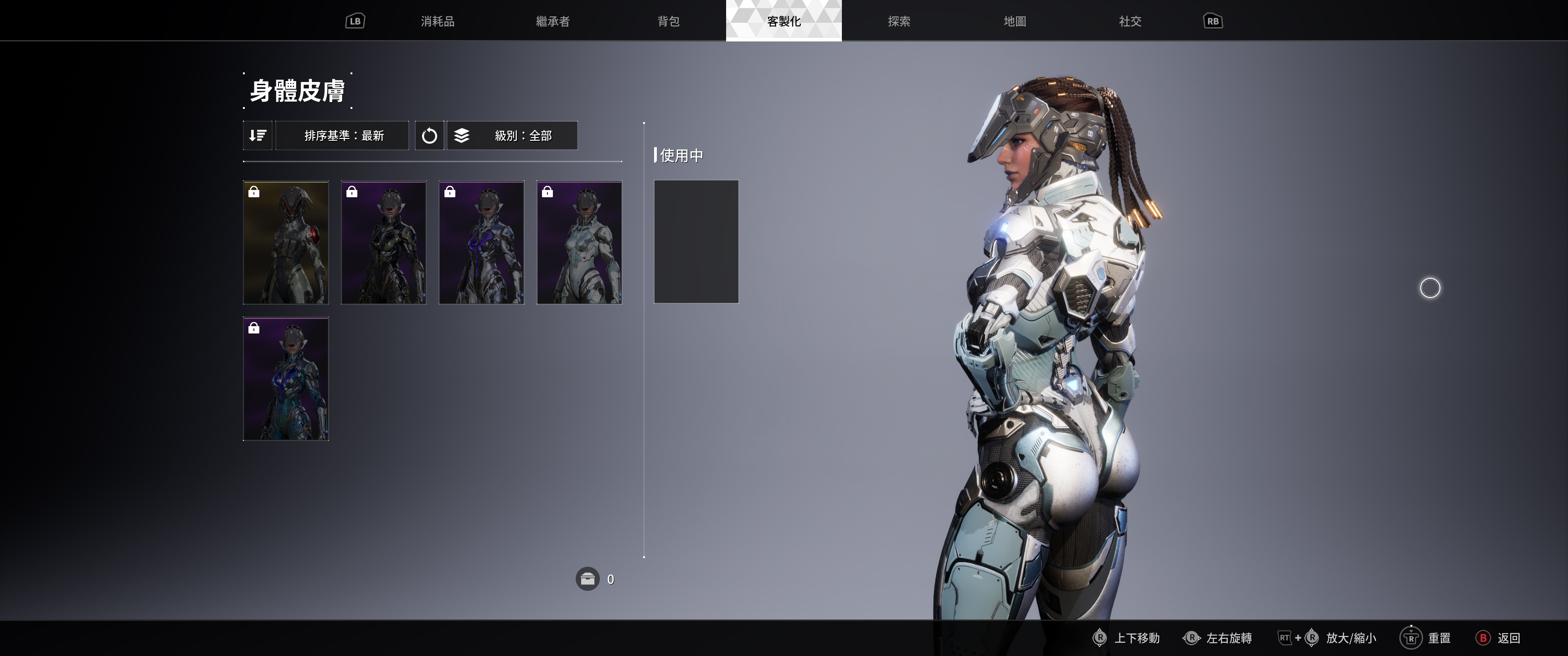Switch to the 探索 tab
Viewport: 1568px width, 656px height.
pos(899,21)
